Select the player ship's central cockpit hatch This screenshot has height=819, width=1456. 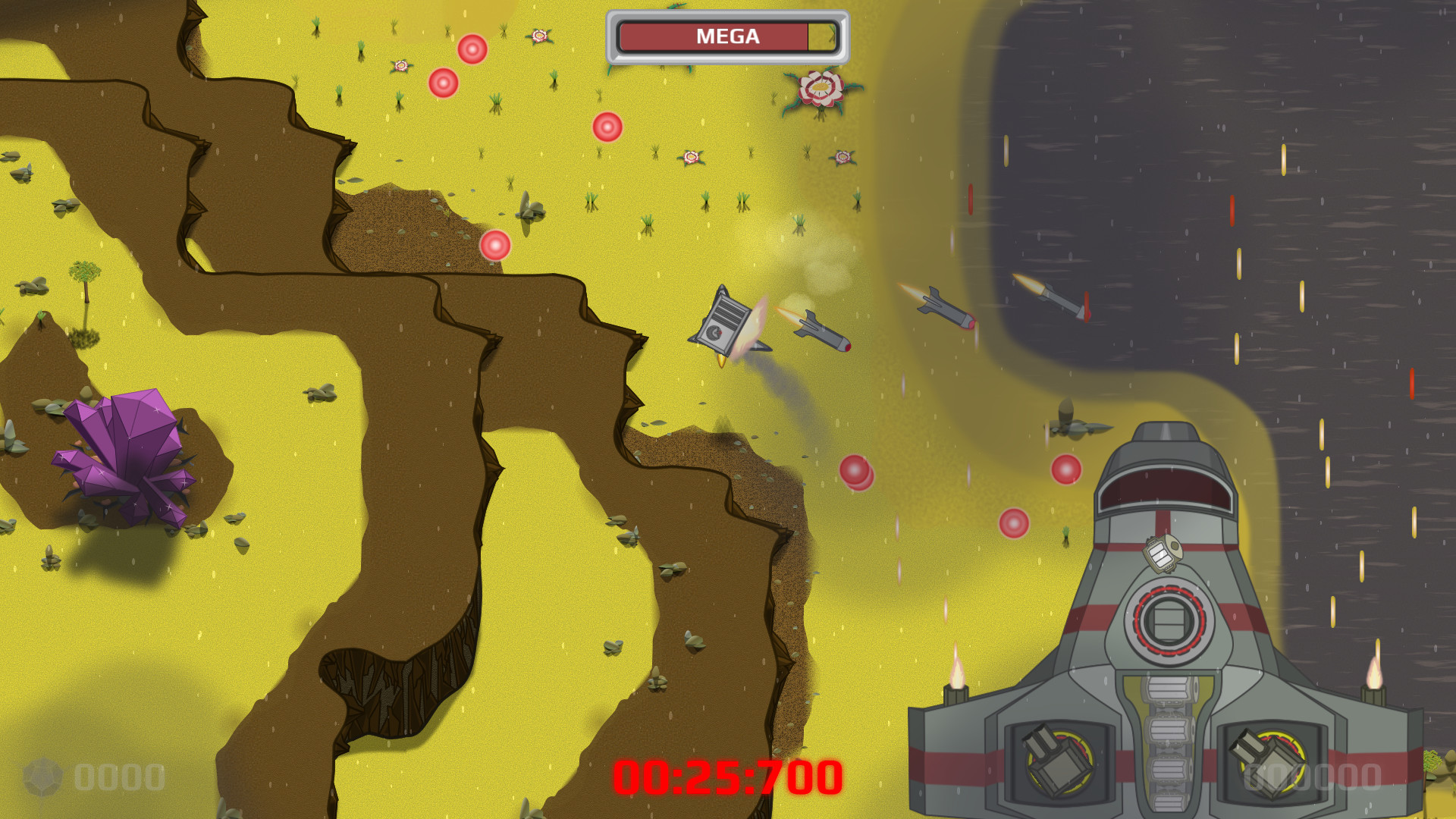click(1168, 622)
